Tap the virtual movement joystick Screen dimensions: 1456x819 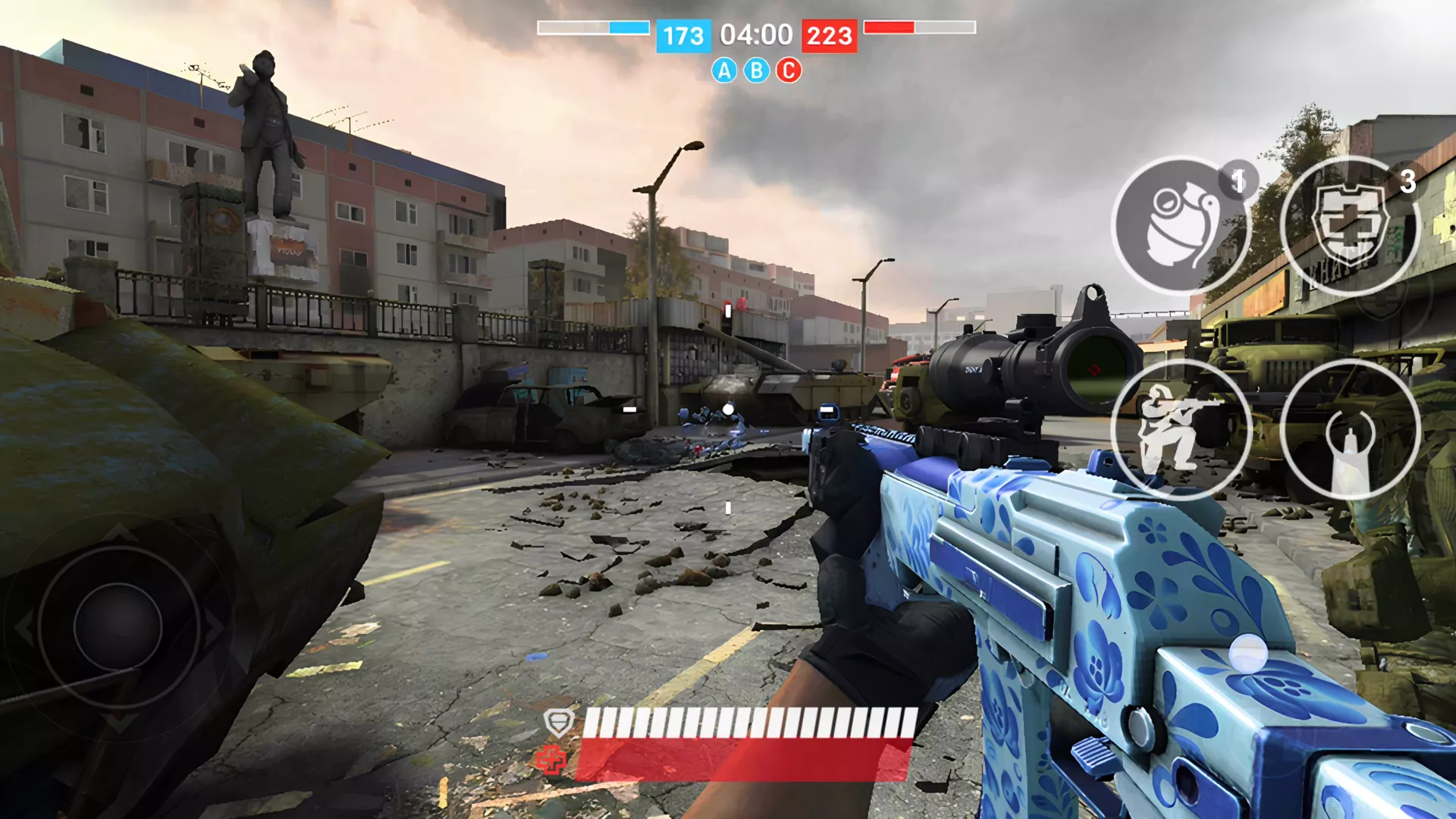[118, 626]
